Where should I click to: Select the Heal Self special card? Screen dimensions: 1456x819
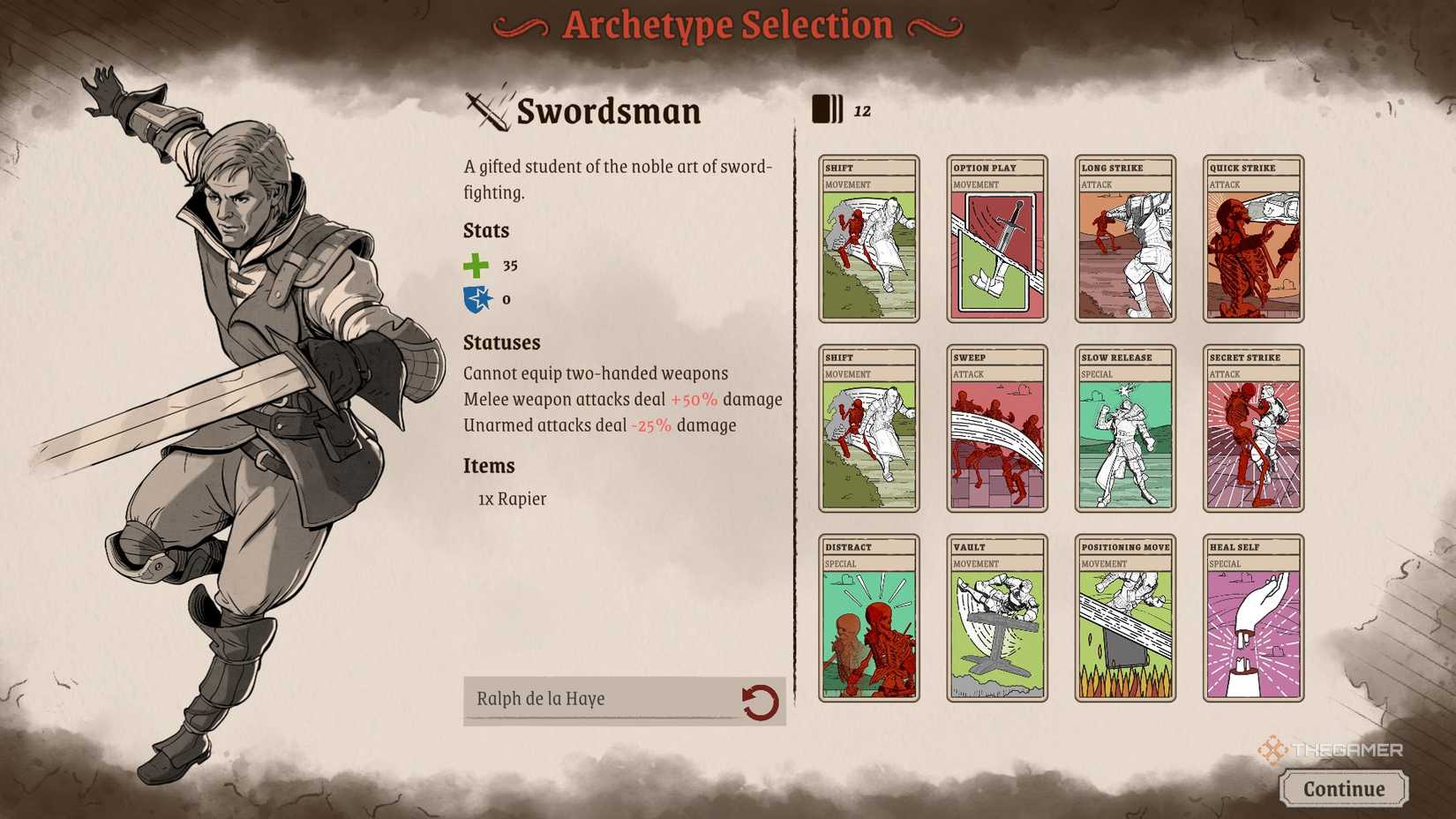pyautogui.click(x=1253, y=618)
